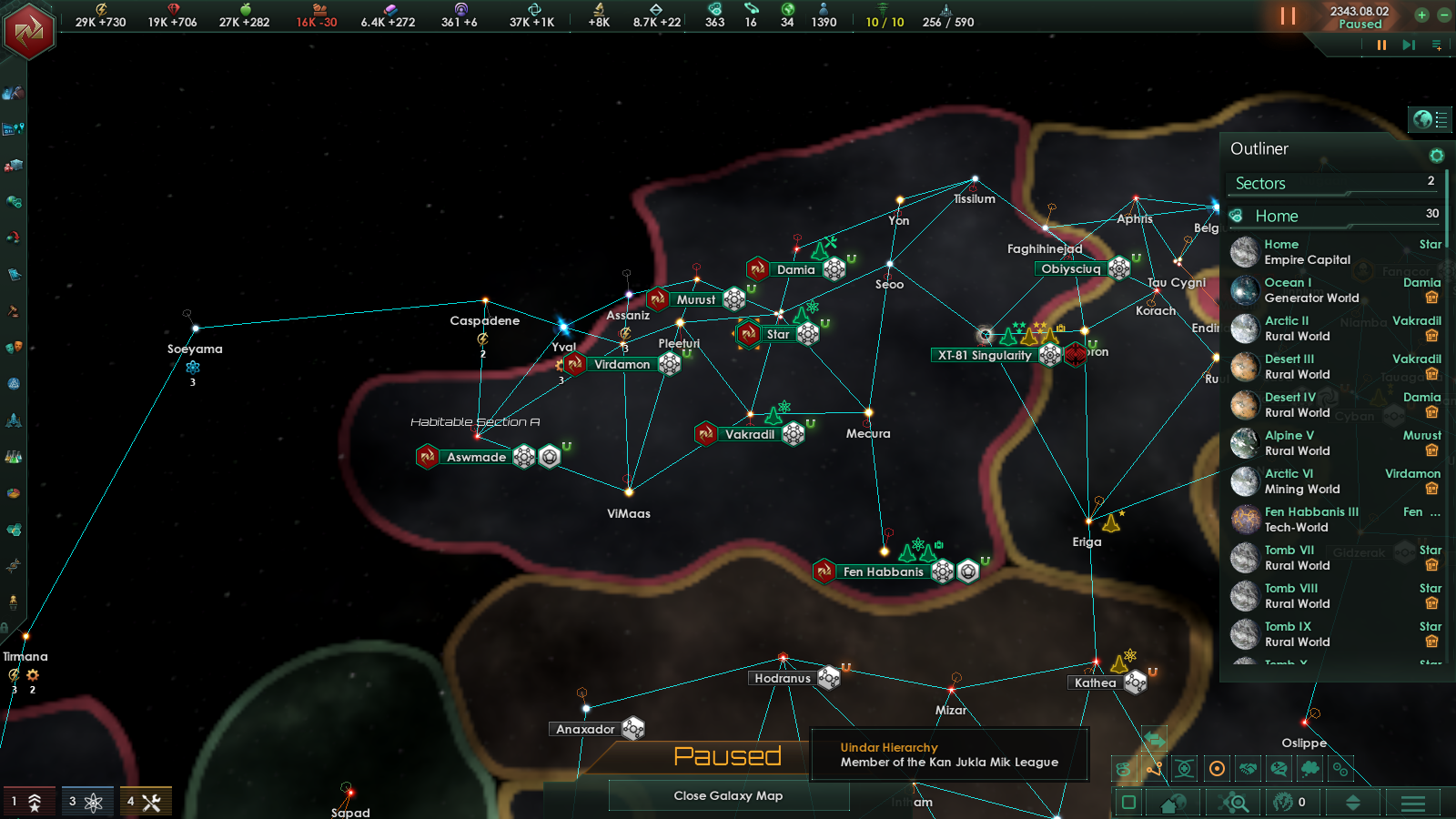Toggle the diplomatic handshake map mode

pos(1249,769)
